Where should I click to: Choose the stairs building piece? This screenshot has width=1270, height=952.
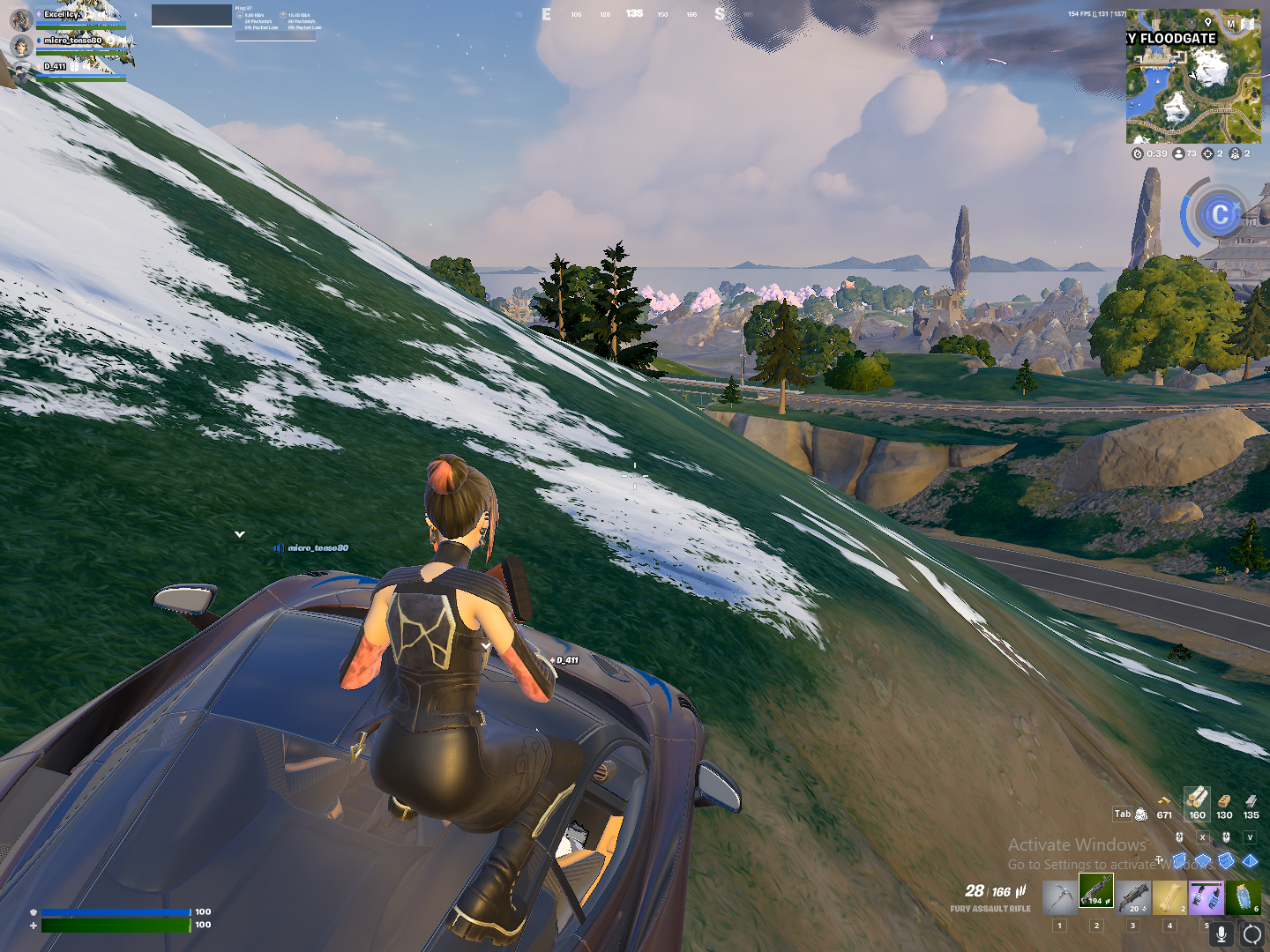pyautogui.click(x=1226, y=859)
